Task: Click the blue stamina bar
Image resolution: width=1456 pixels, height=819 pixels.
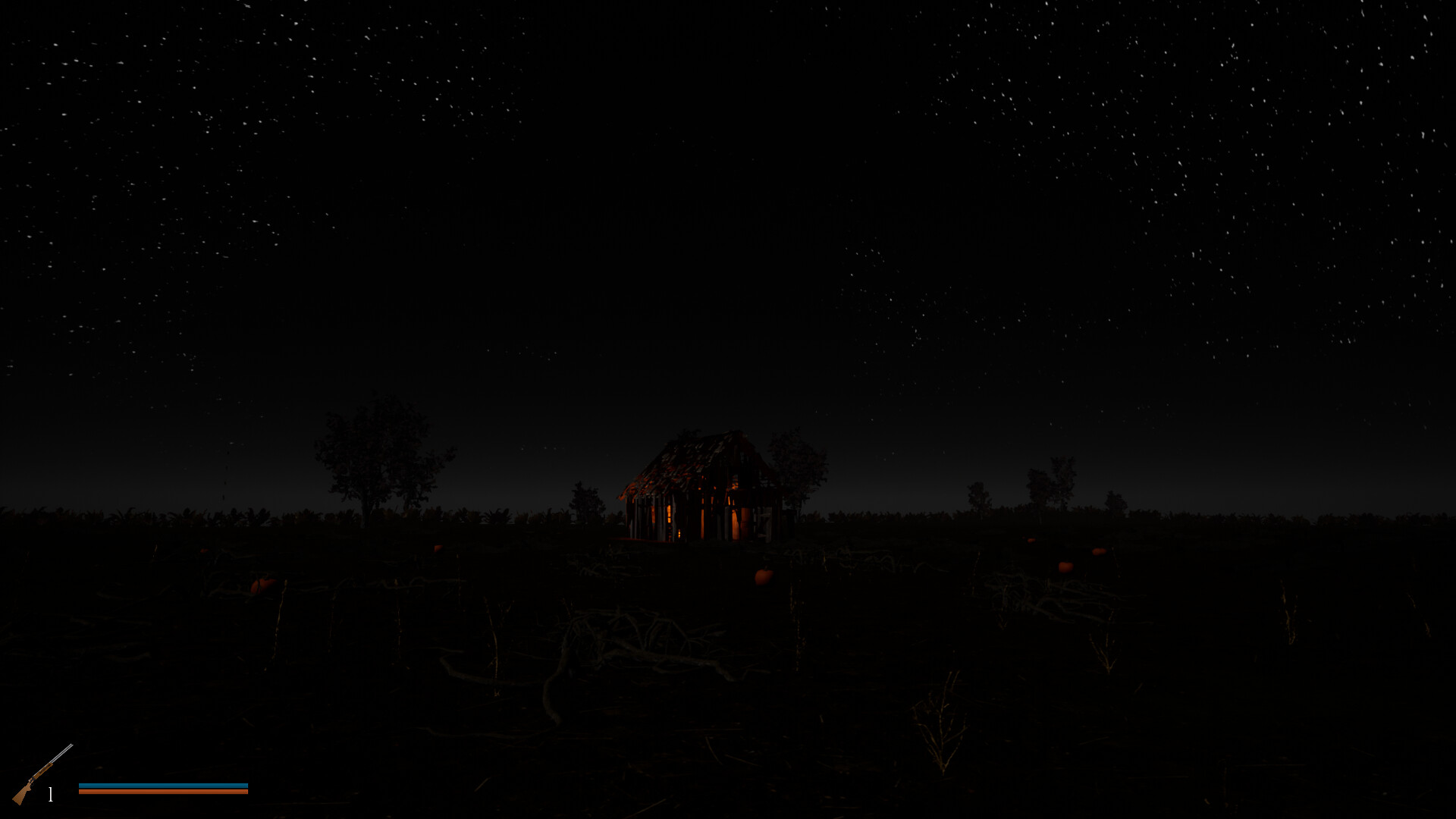Action: (x=163, y=785)
